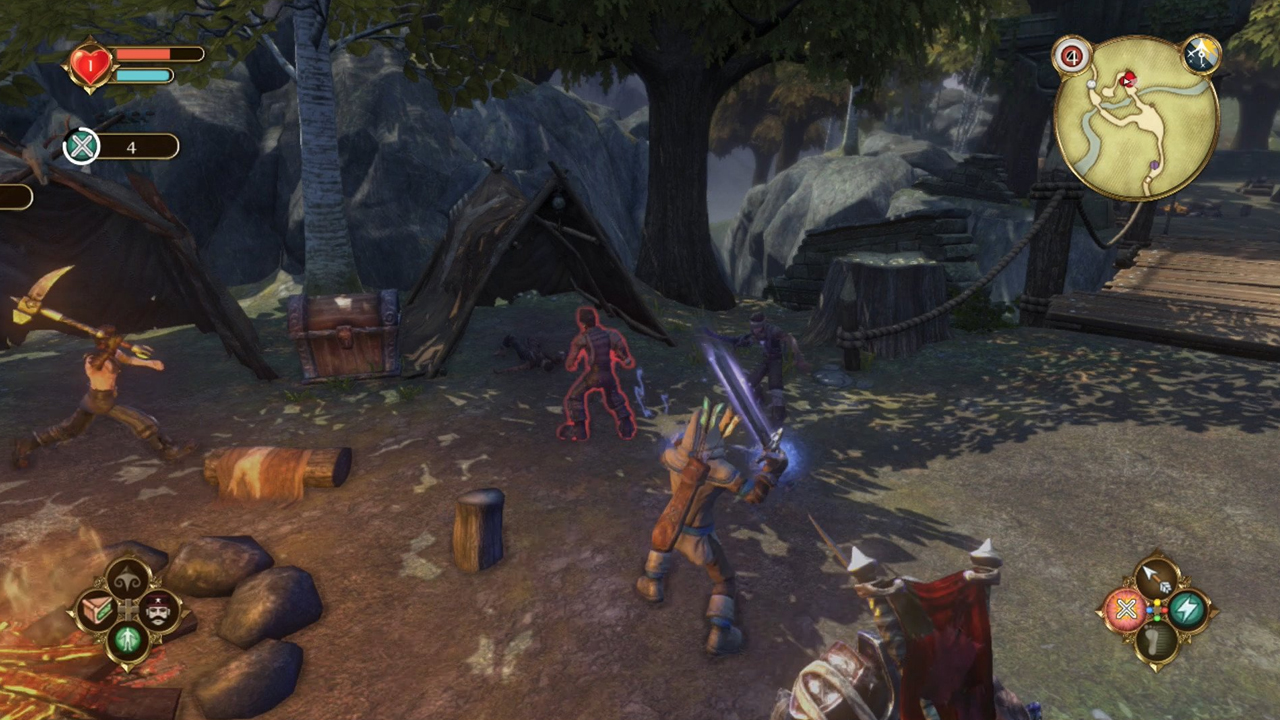Activate the arrow ranged attack icon

pyautogui.click(x=1156, y=578)
